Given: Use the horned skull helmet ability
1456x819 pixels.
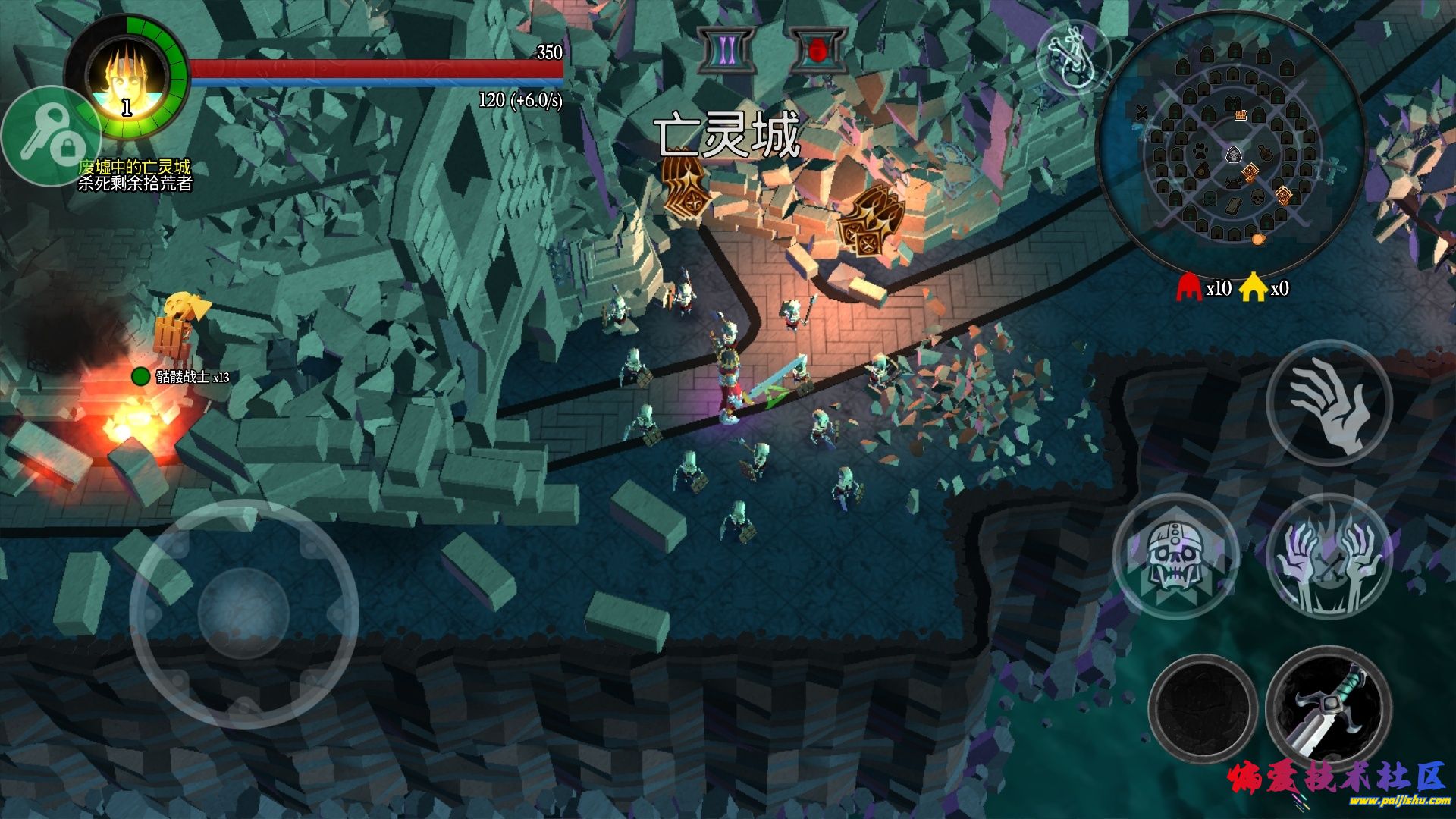Looking at the screenshot, I should coord(1175,557).
